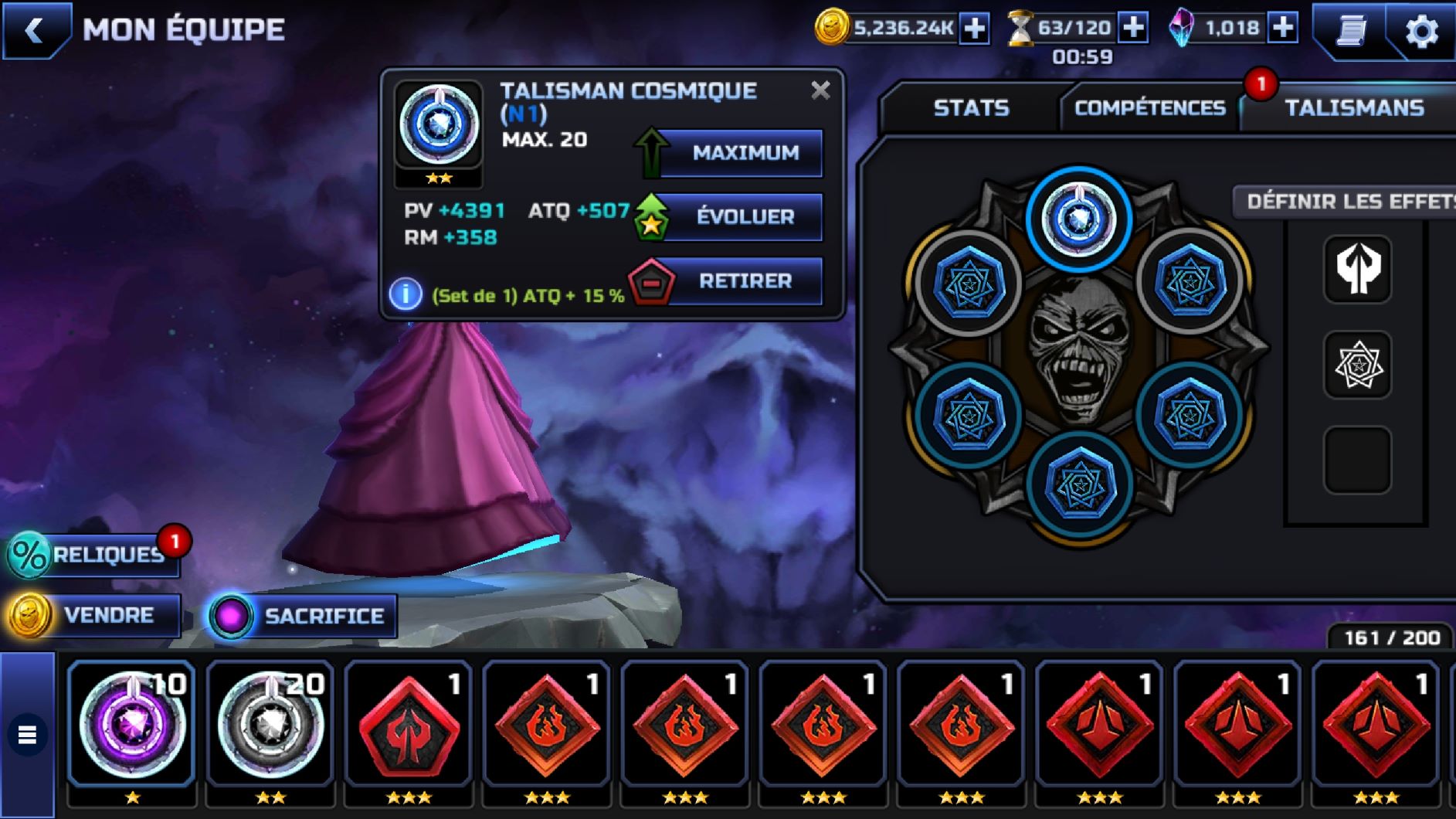The width and height of the screenshot is (1456, 819).
Task: Select the Talismans tab
Action: click(x=1353, y=107)
